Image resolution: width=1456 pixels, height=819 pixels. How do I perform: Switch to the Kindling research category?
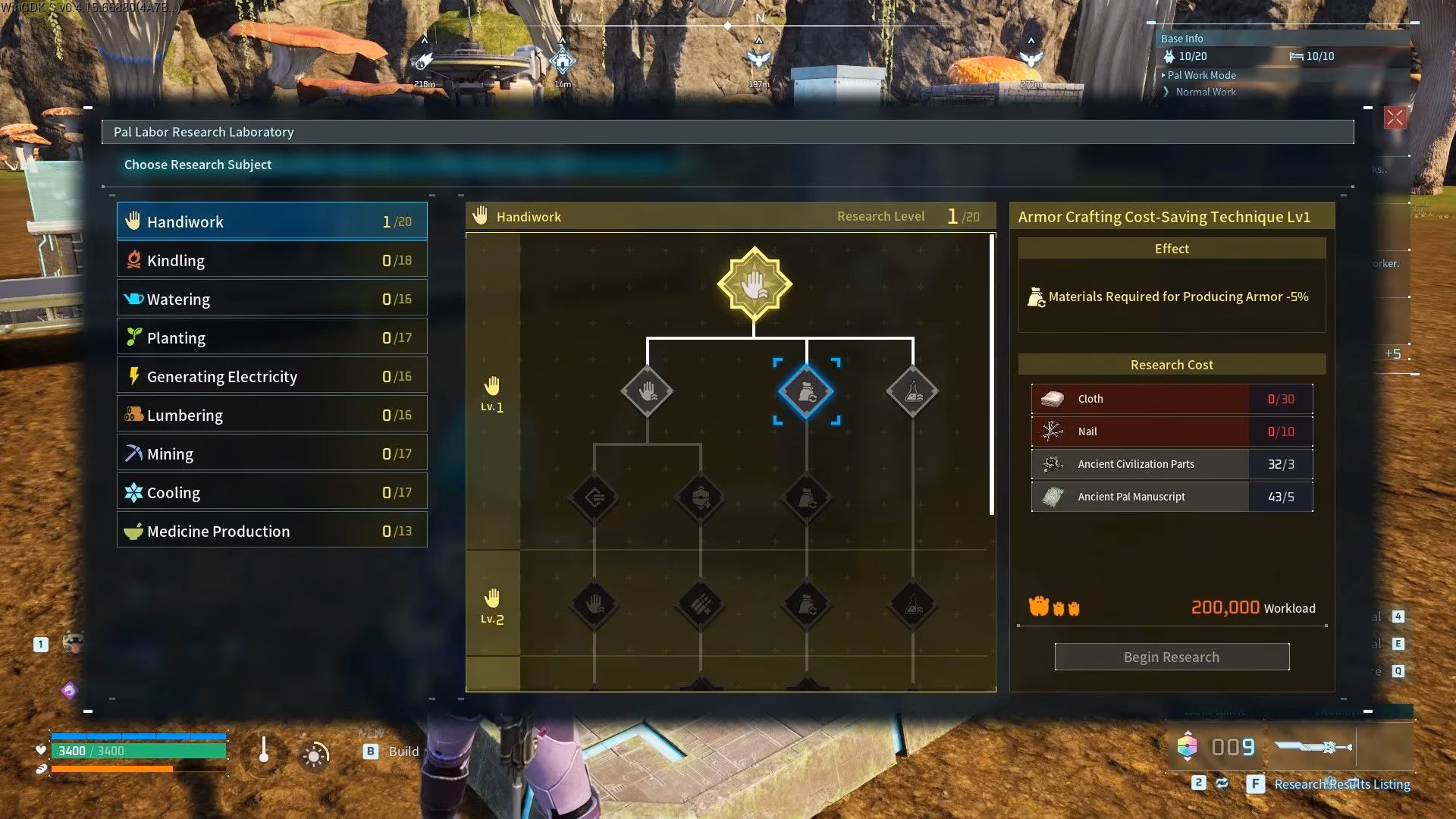point(271,260)
